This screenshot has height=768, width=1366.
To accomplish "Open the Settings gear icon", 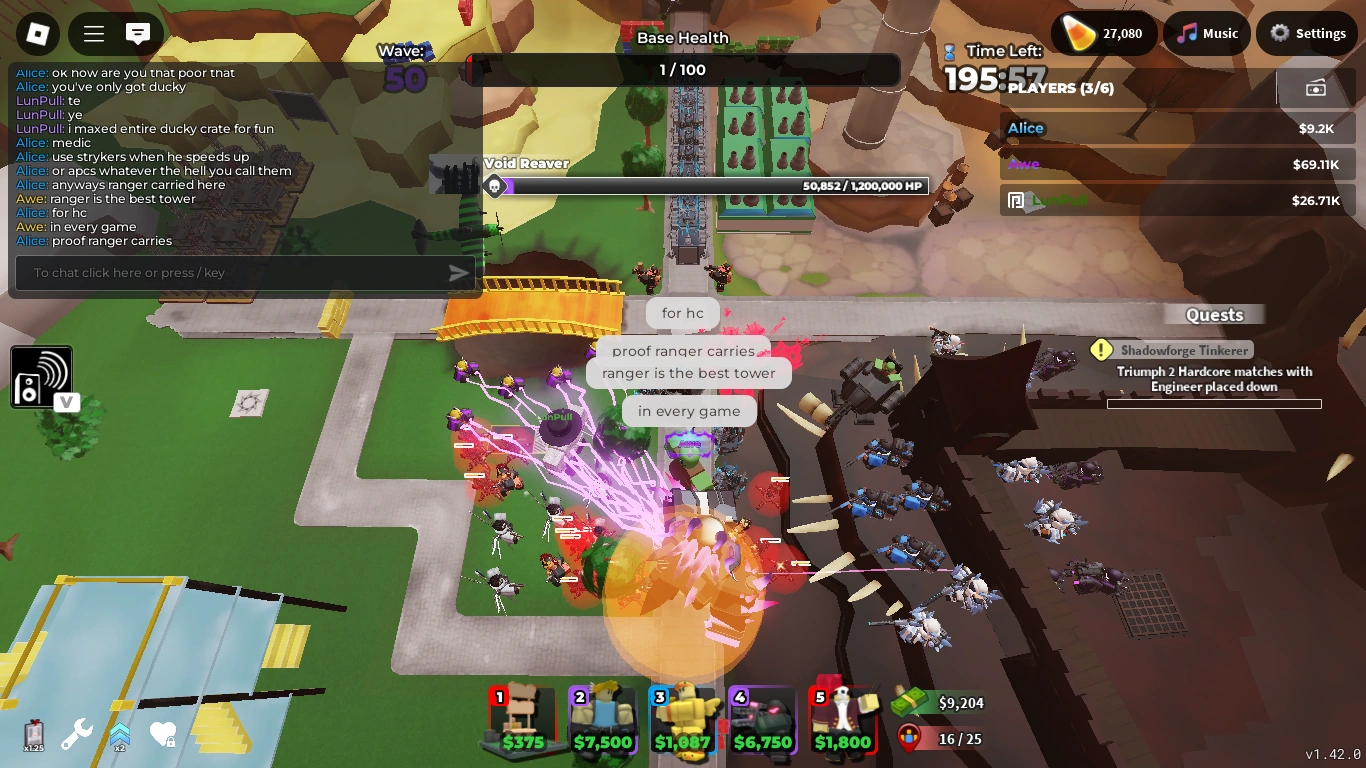I will point(1279,33).
